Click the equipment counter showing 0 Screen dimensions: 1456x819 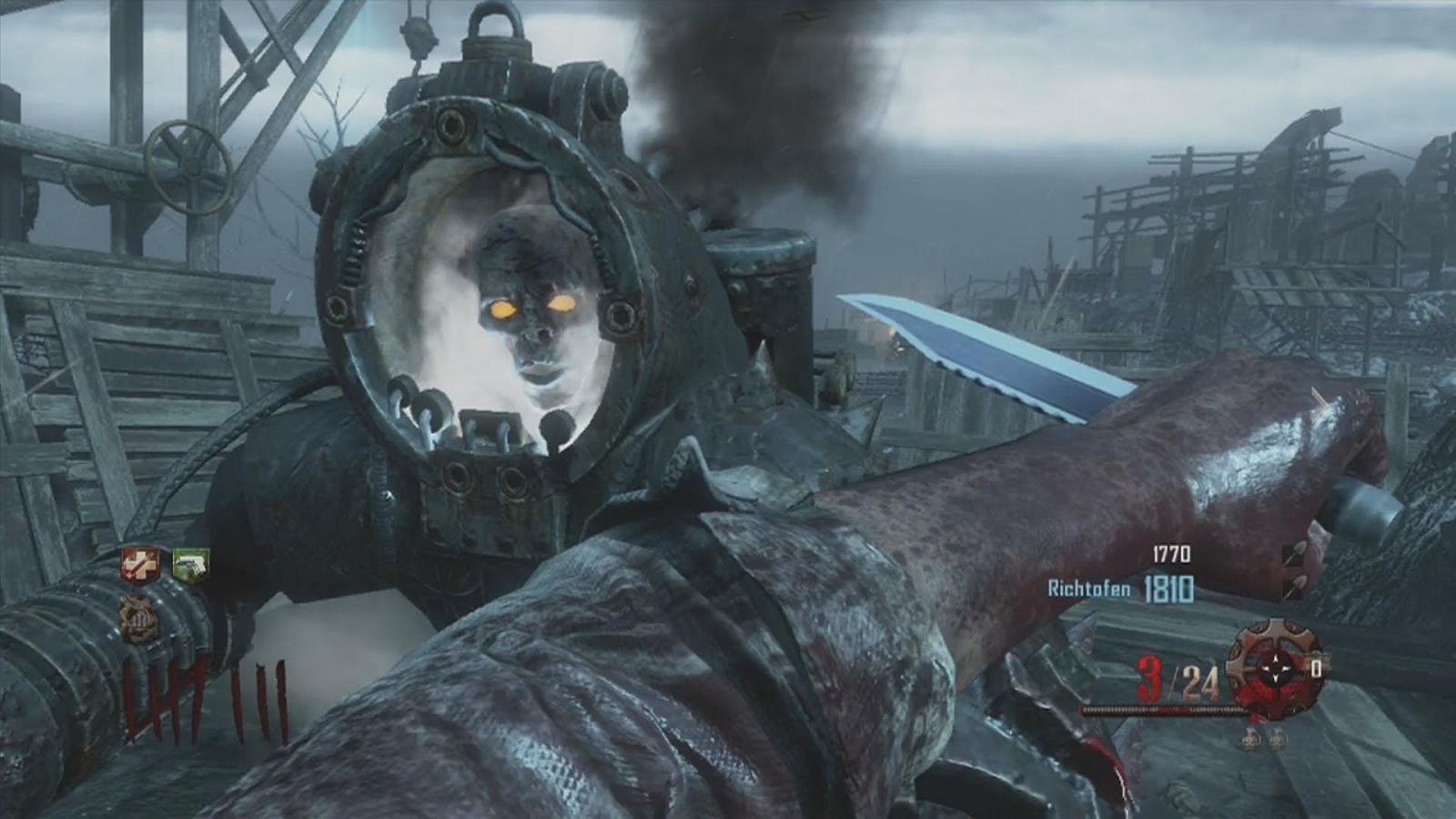pos(1316,668)
